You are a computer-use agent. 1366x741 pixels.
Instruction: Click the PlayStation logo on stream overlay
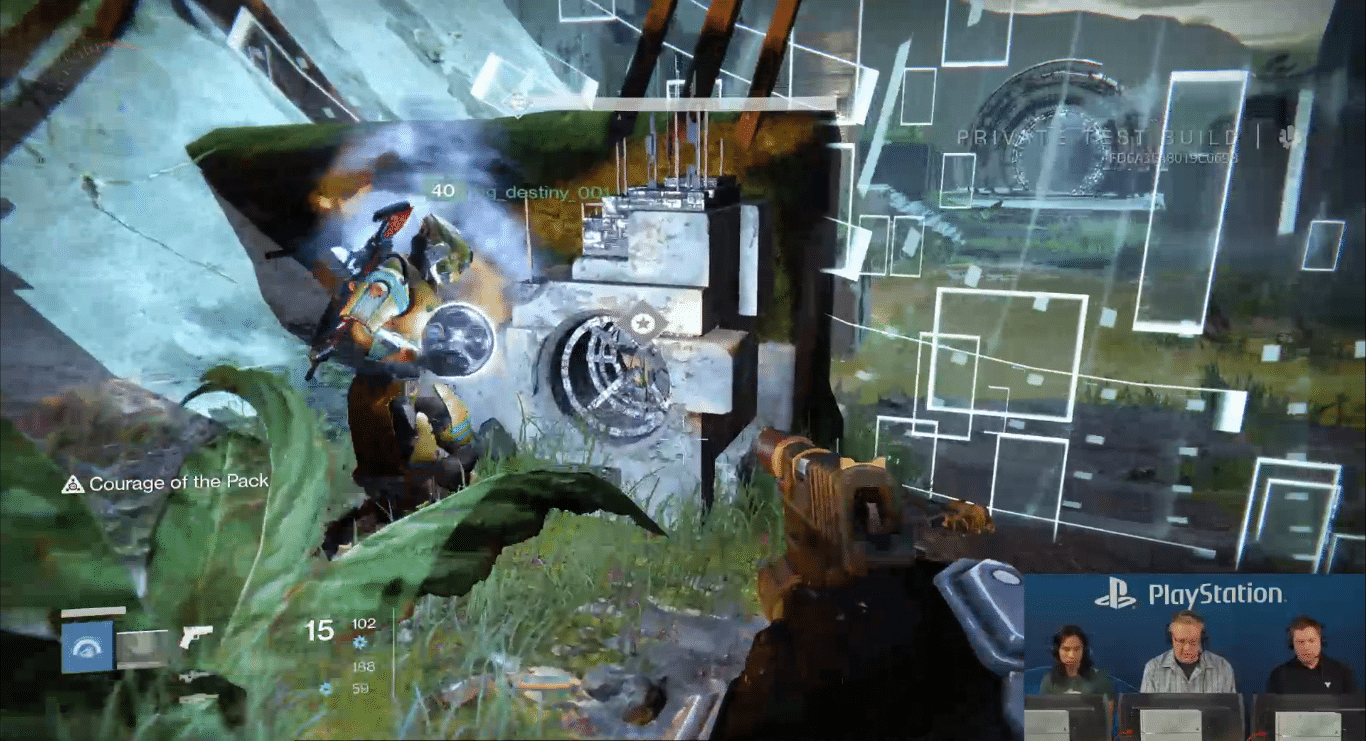tap(1114, 596)
